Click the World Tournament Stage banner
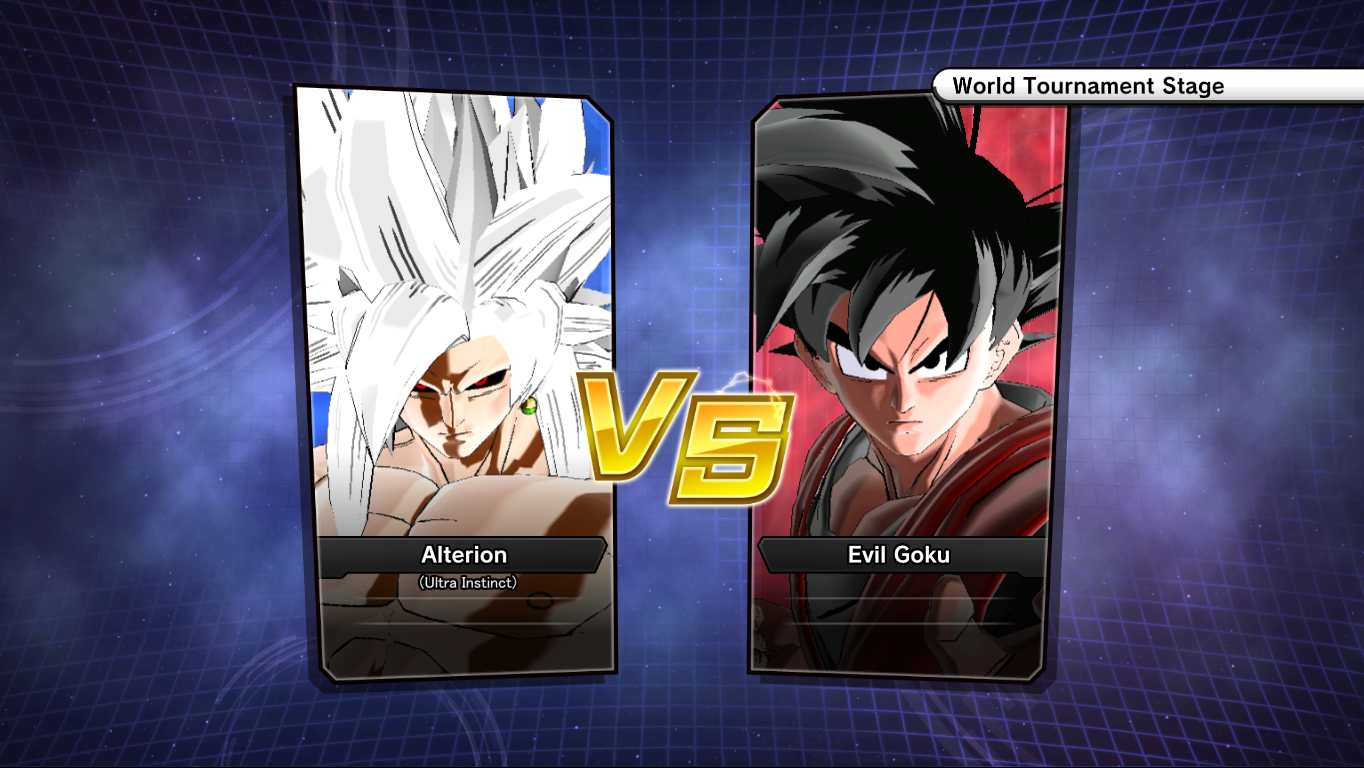1364x768 pixels. tap(1090, 86)
